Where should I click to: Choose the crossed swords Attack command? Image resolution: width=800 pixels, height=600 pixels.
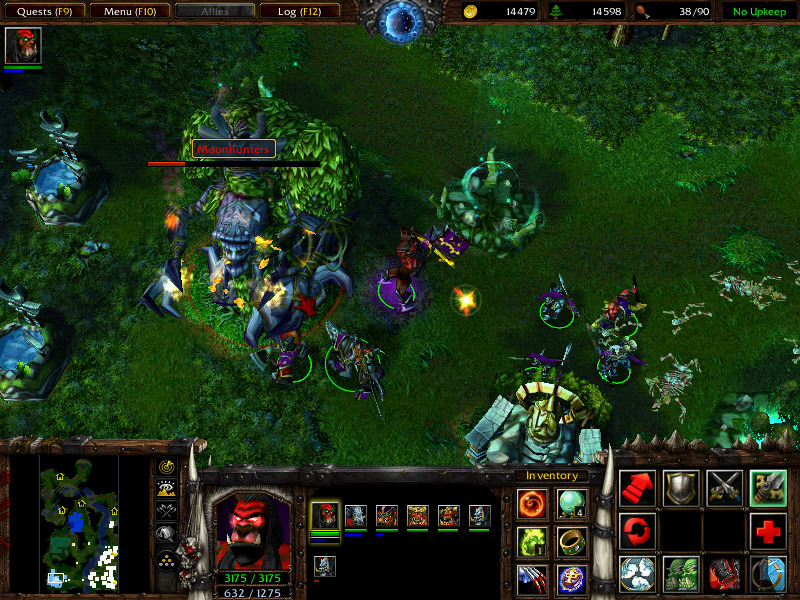(x=724, y=488)
